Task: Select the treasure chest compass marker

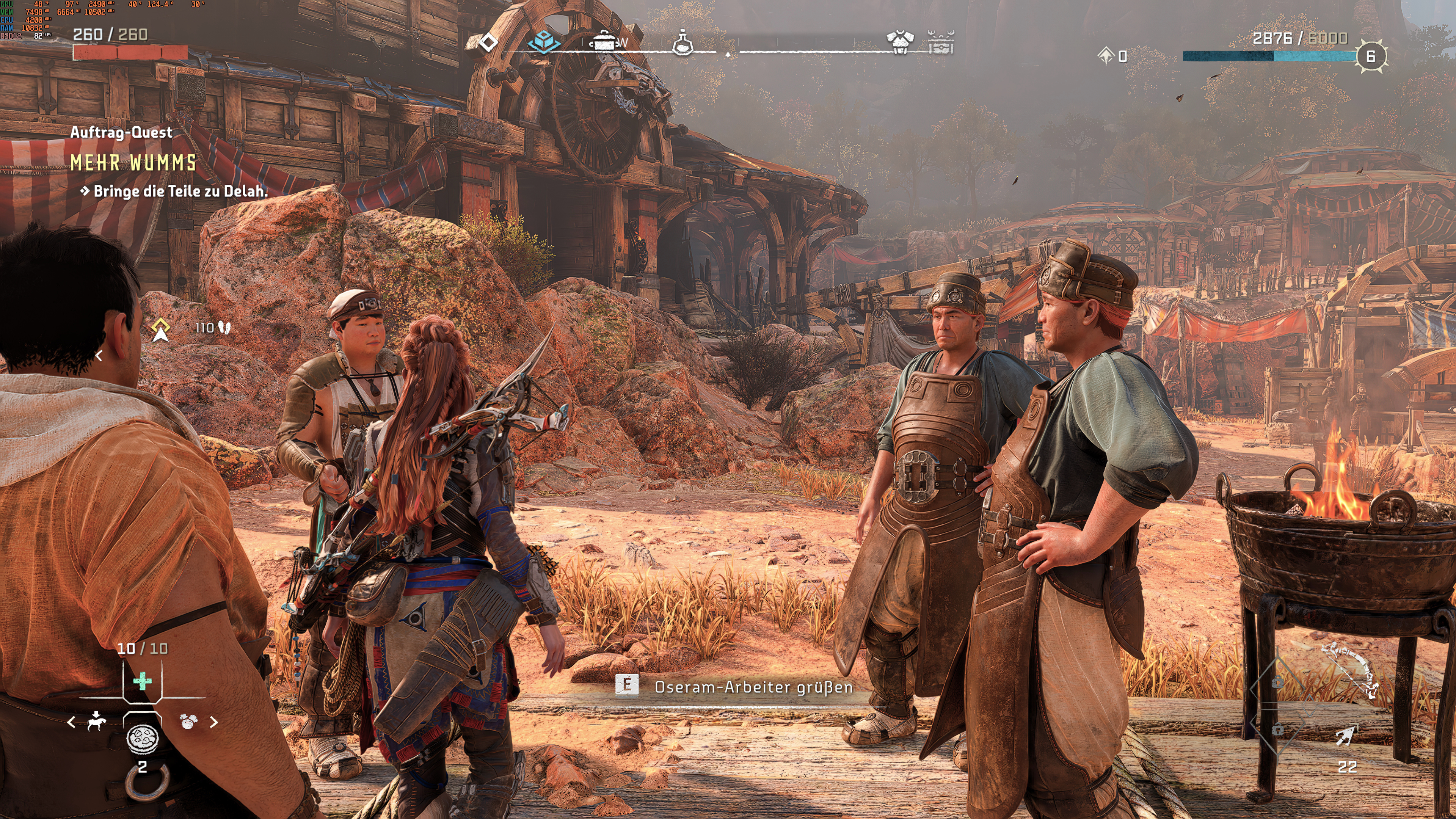Action: tap(941, 42)
